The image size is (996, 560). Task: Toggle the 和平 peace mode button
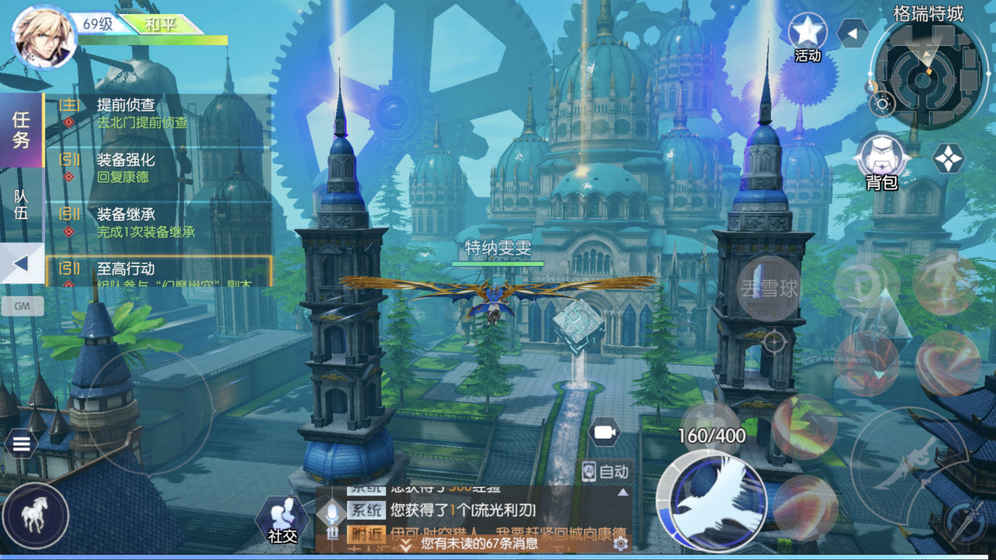pyautogui.click(x=160, y=23)
